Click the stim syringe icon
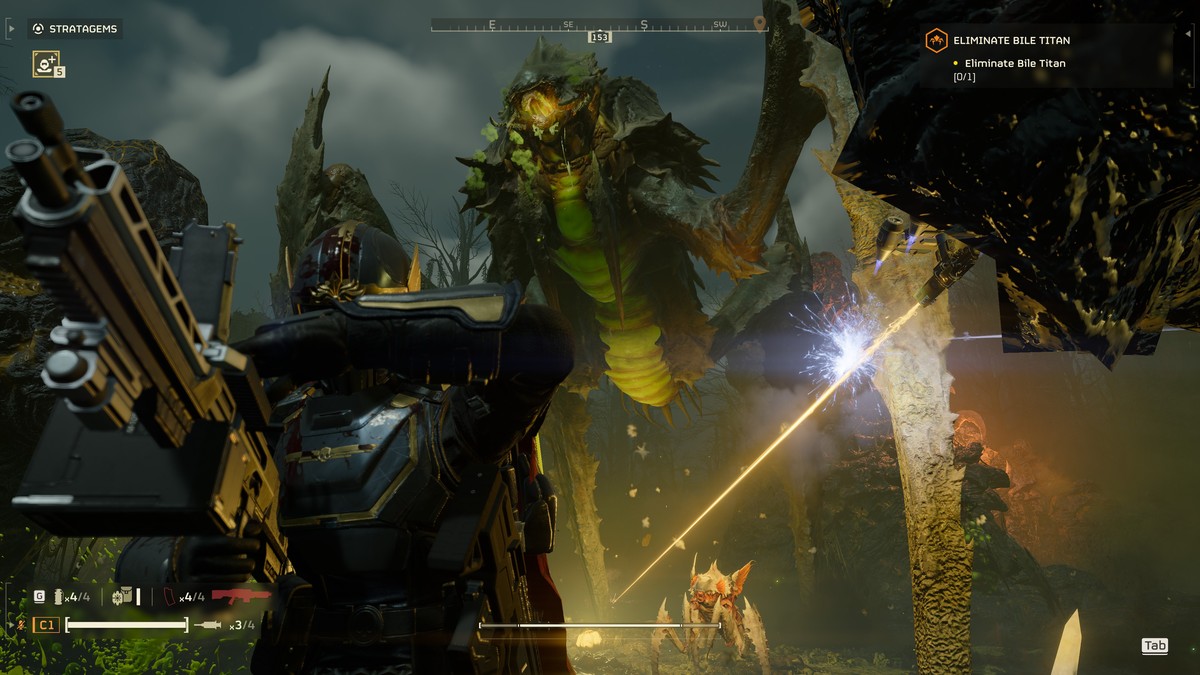1200x675 pixels. (x=209, y=625)
